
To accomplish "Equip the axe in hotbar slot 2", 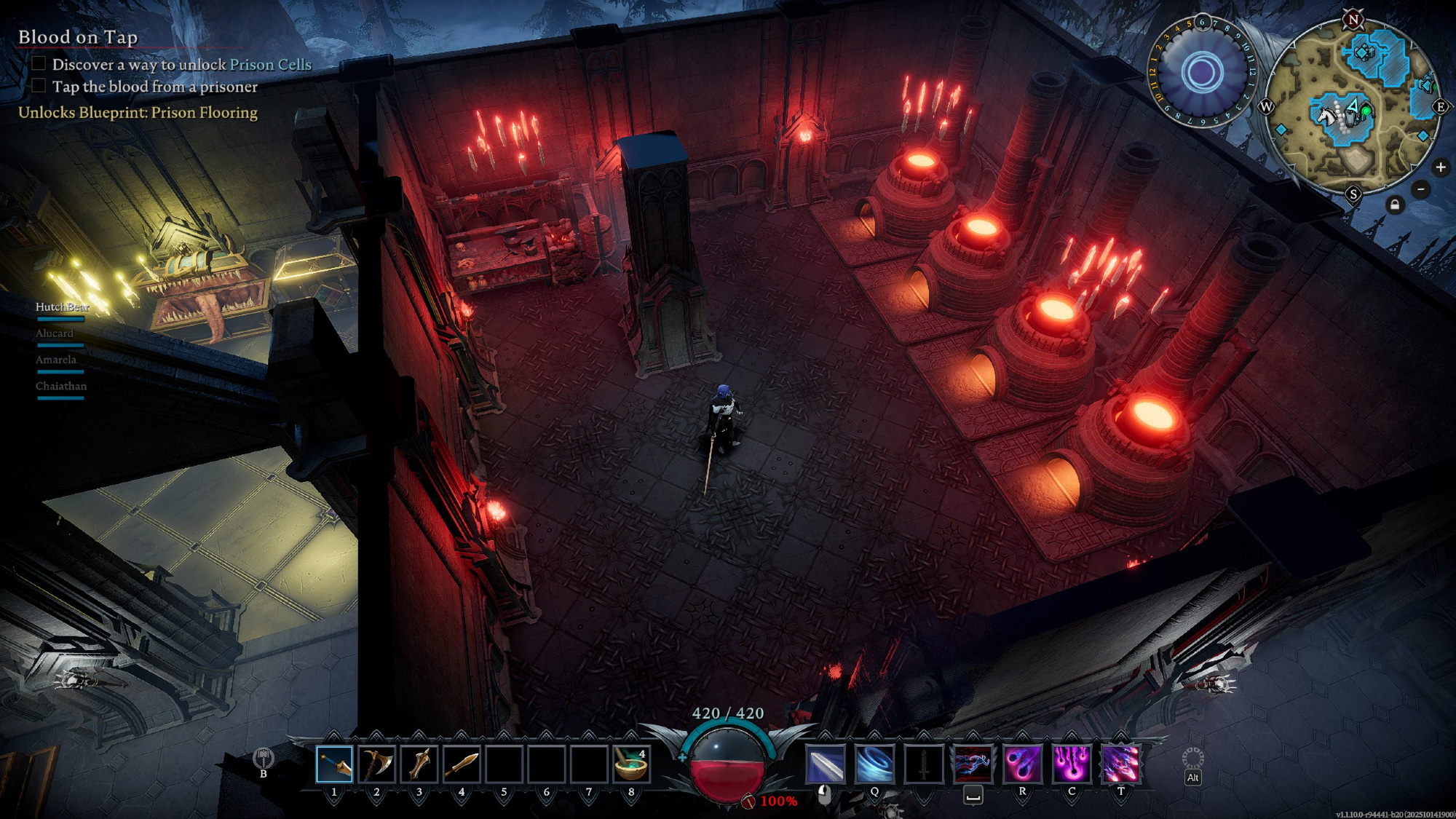I will (x=376, y=764).
